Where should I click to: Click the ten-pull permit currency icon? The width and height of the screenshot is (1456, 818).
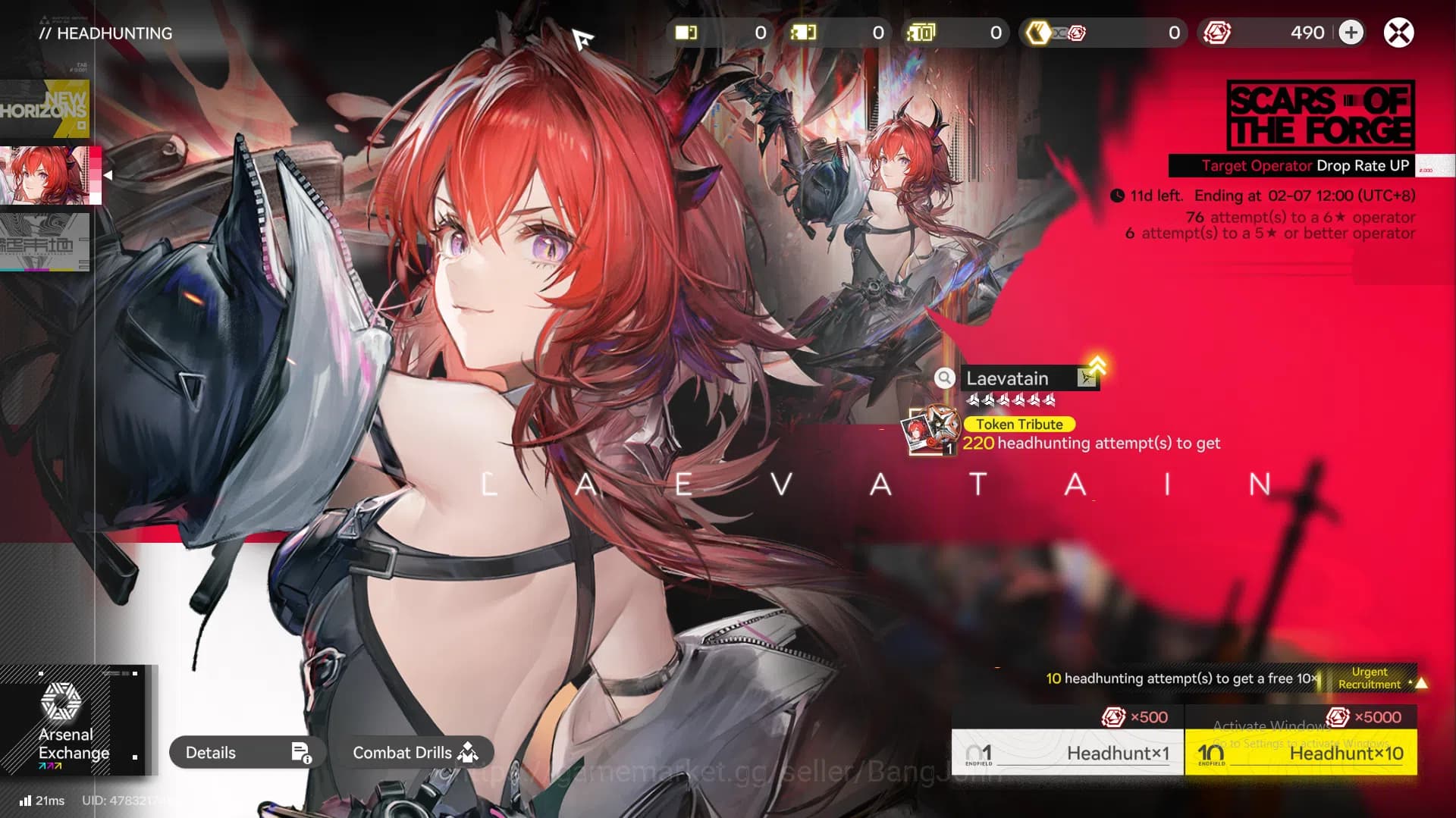pyautogui.click(x=919, y=33)
